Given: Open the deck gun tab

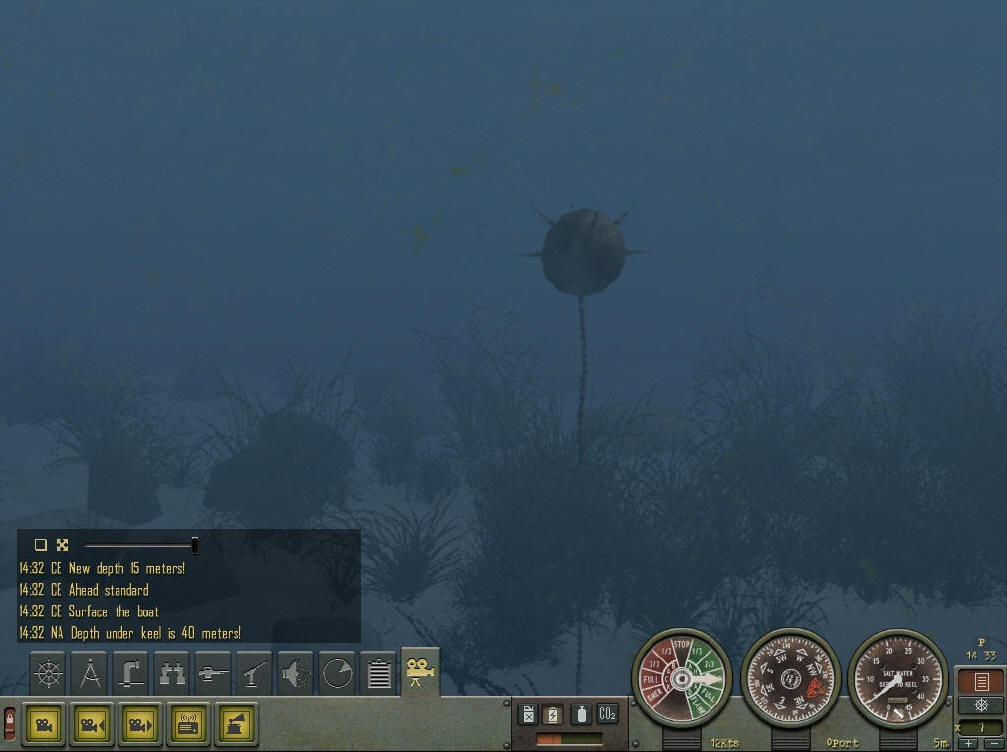Looking at the screenshot, I should point(255,674).
